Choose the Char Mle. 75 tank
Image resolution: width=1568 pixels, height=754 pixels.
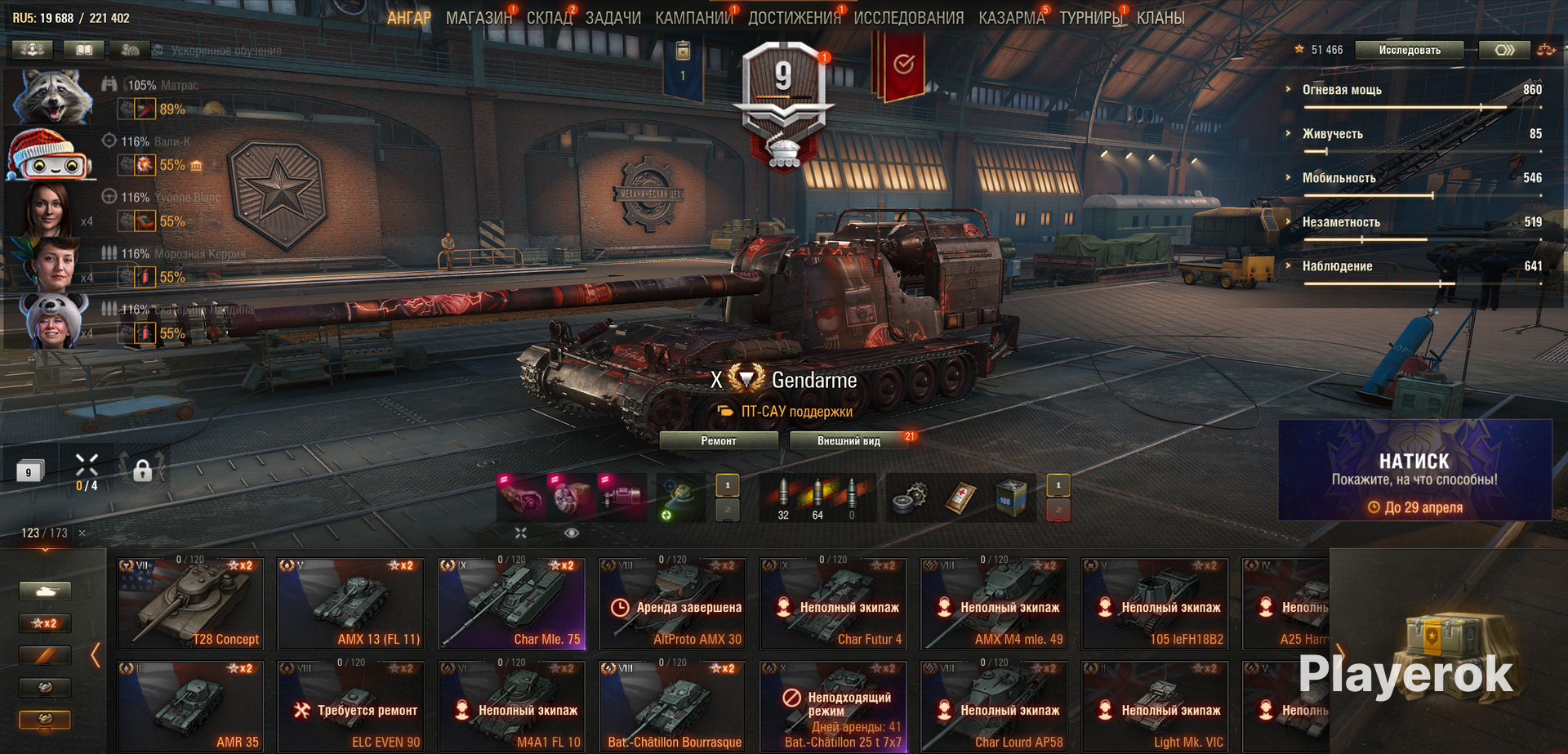pyautogui.click(x=512, y=603)
